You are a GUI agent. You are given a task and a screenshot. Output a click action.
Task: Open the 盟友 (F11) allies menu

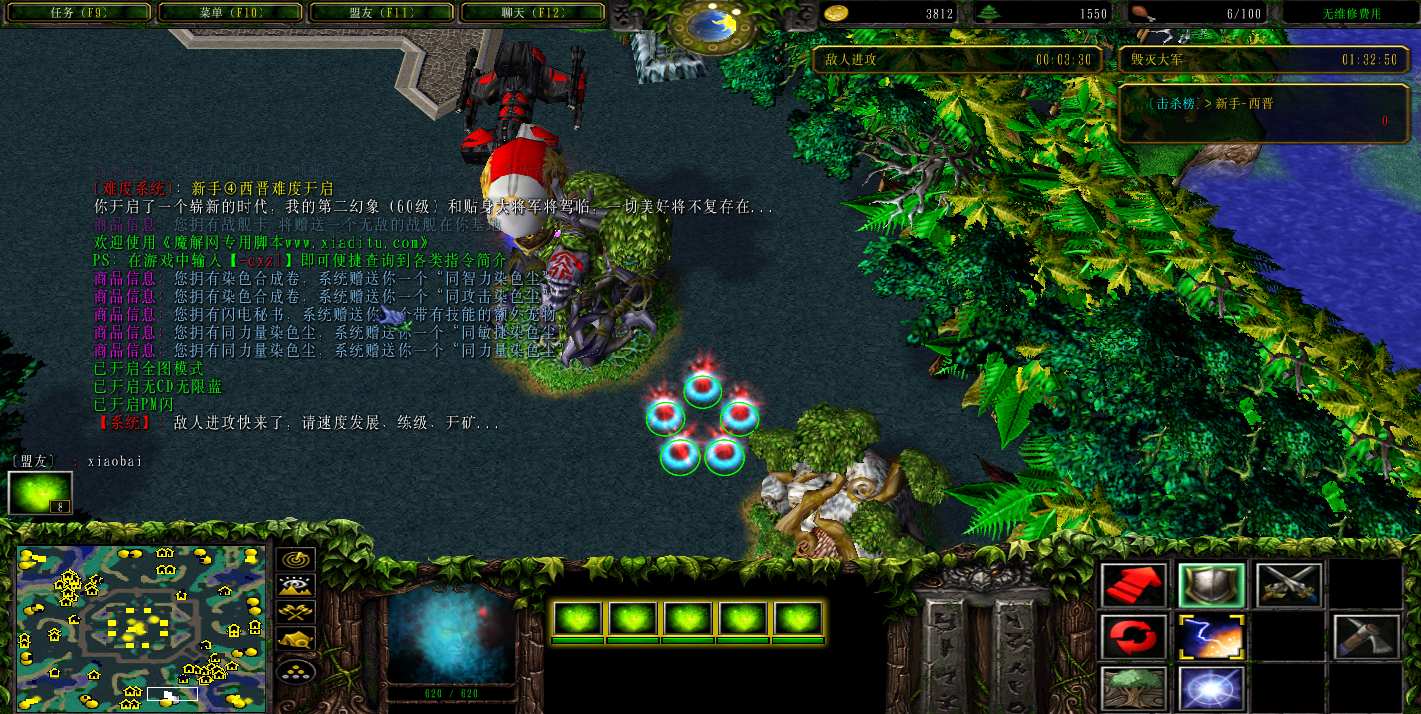381,13
